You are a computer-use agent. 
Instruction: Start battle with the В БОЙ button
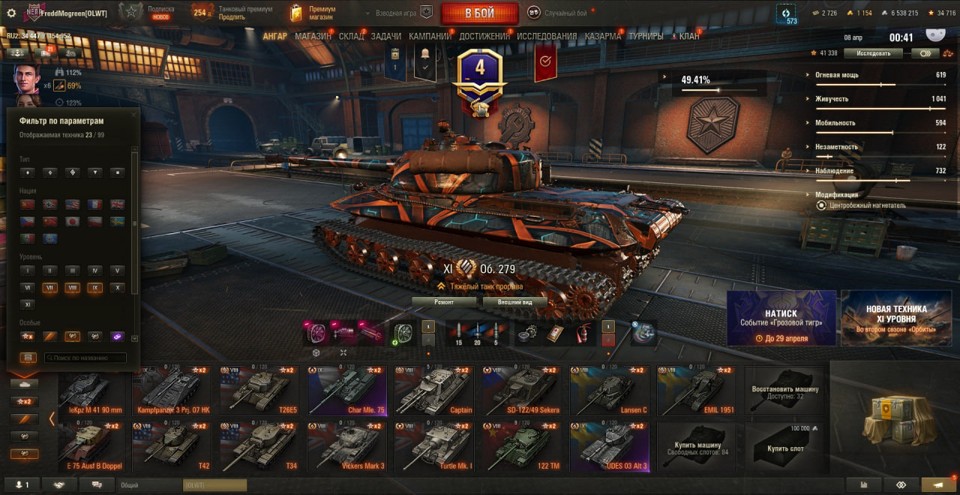(x=479, y=13)
